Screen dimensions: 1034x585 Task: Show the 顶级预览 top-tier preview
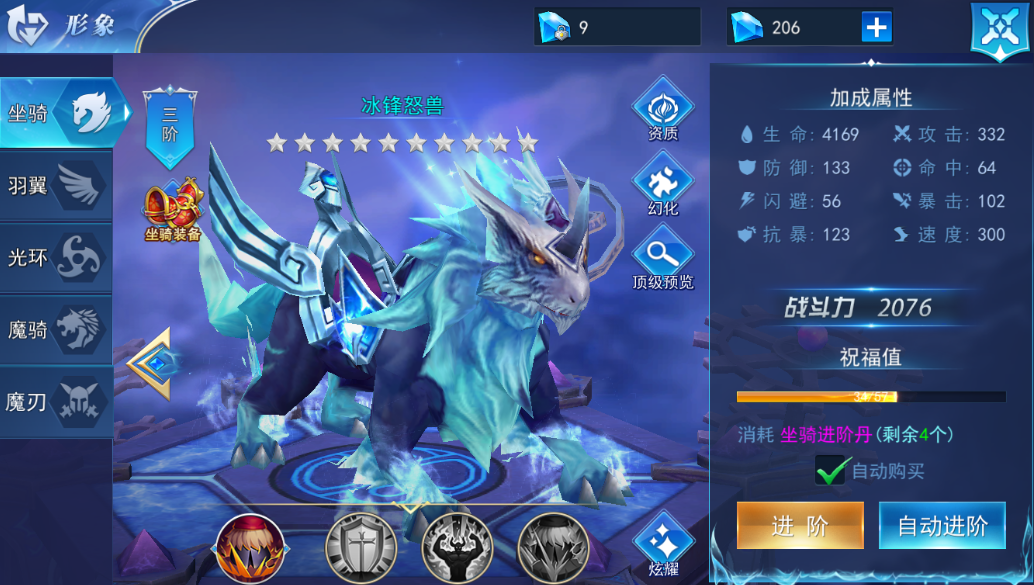(662, 256)
